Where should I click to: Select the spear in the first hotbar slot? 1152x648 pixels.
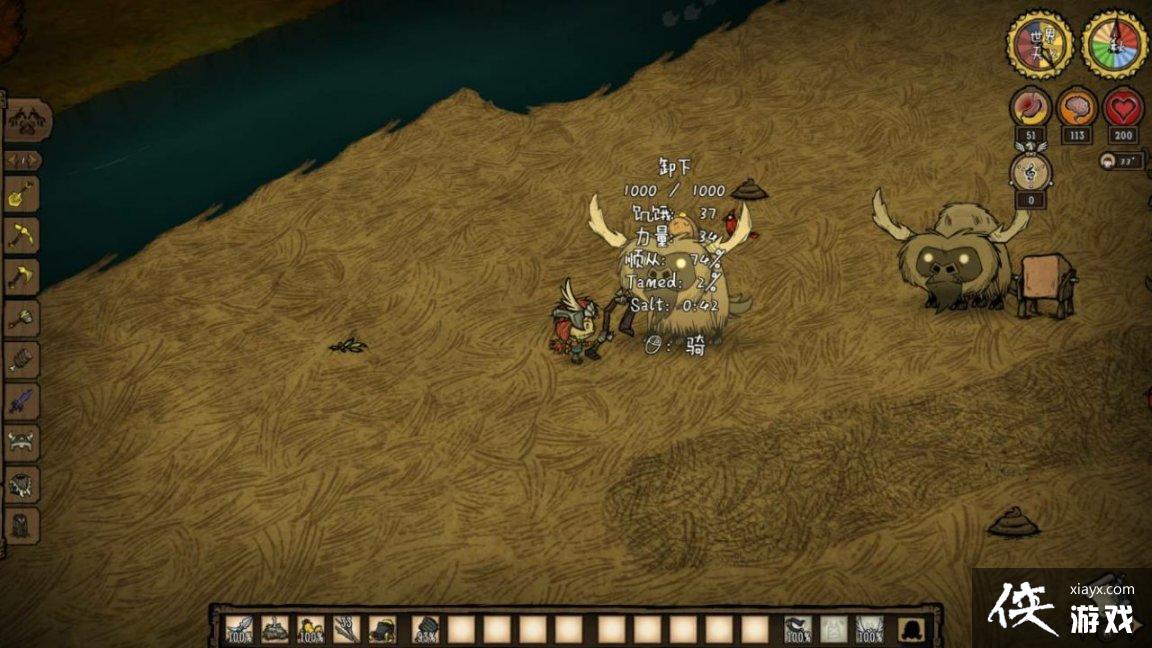240,629
